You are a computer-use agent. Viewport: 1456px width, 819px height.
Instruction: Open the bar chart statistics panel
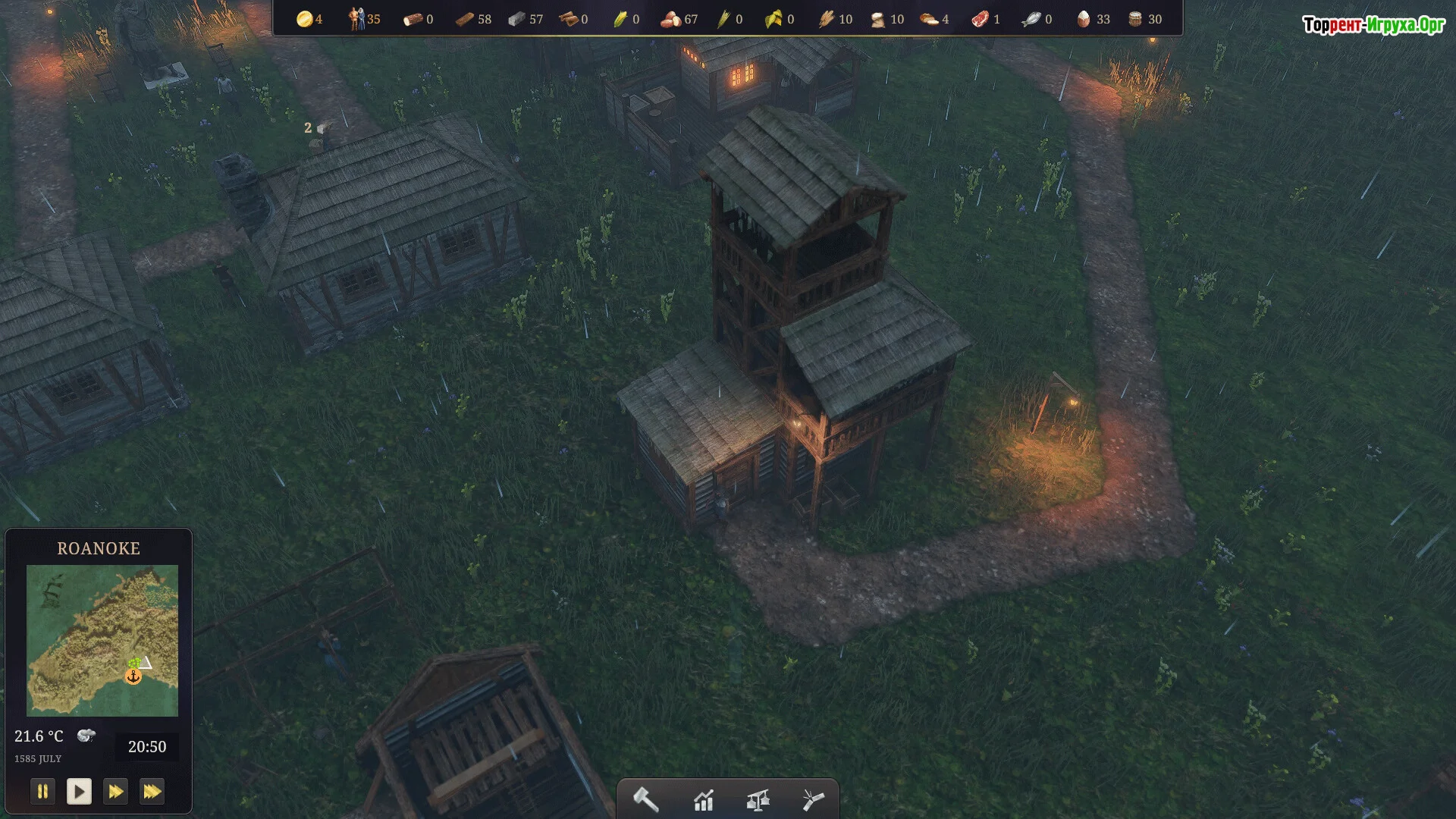(x=703, y=800)
